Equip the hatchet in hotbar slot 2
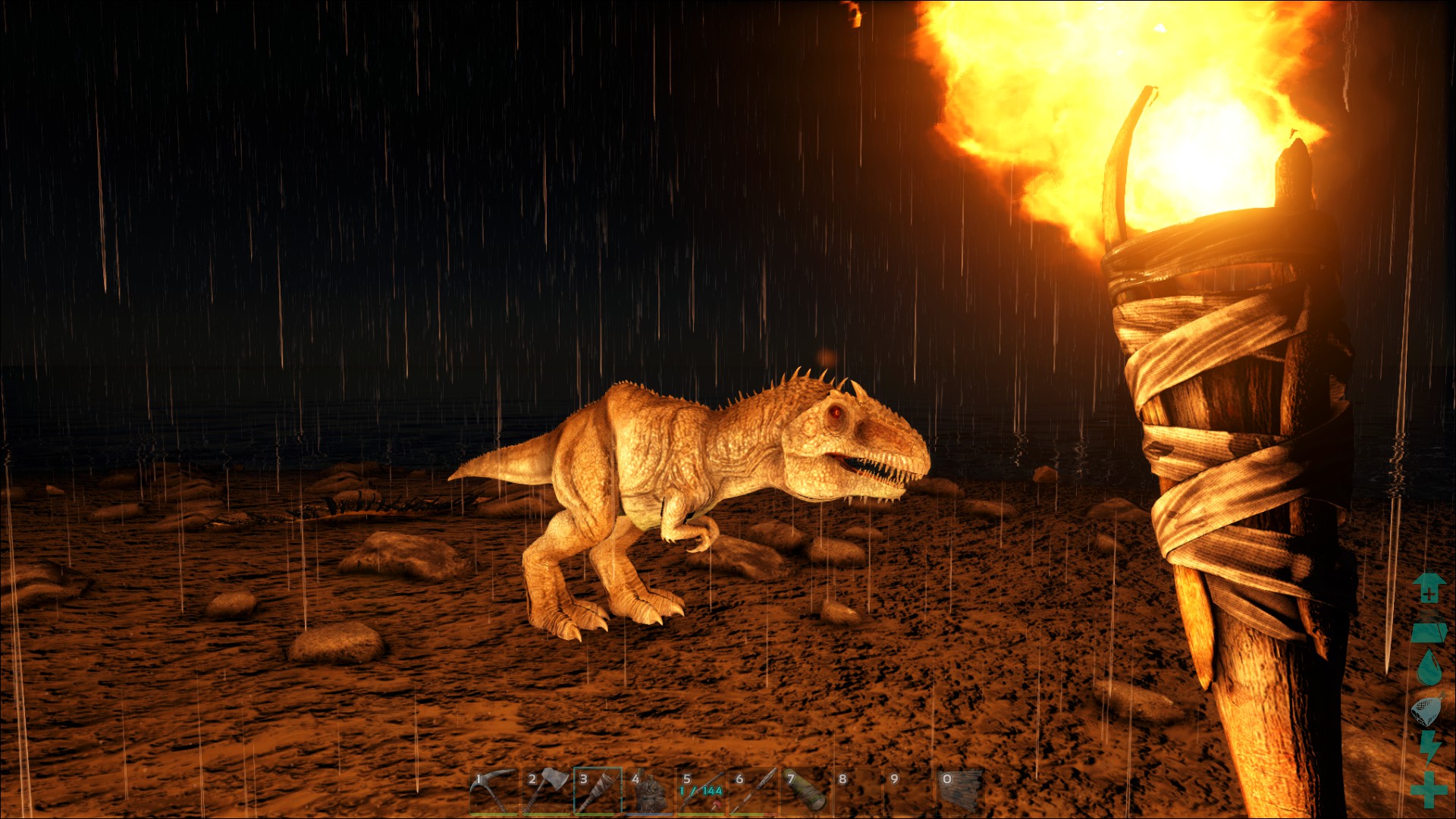 pyautogui.click(x=546, y=791)
